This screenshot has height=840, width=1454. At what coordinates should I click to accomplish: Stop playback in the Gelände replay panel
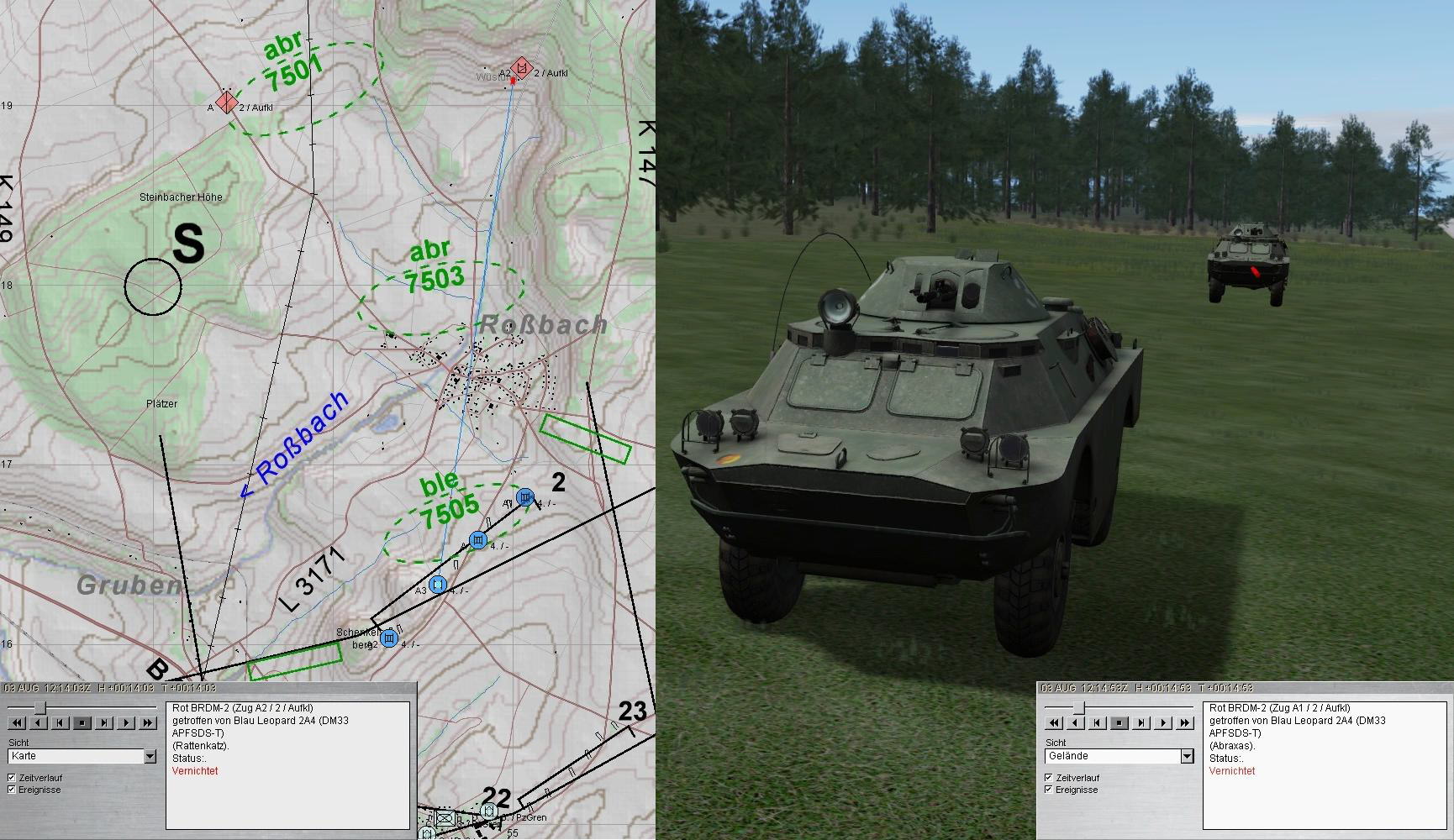(1119, 722)
